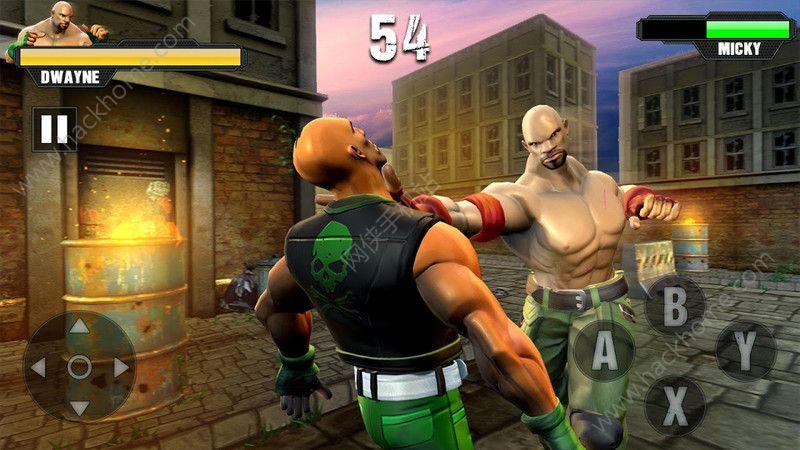800x450 pixels.
Task: Tap the X attack button
Action: 675,405
